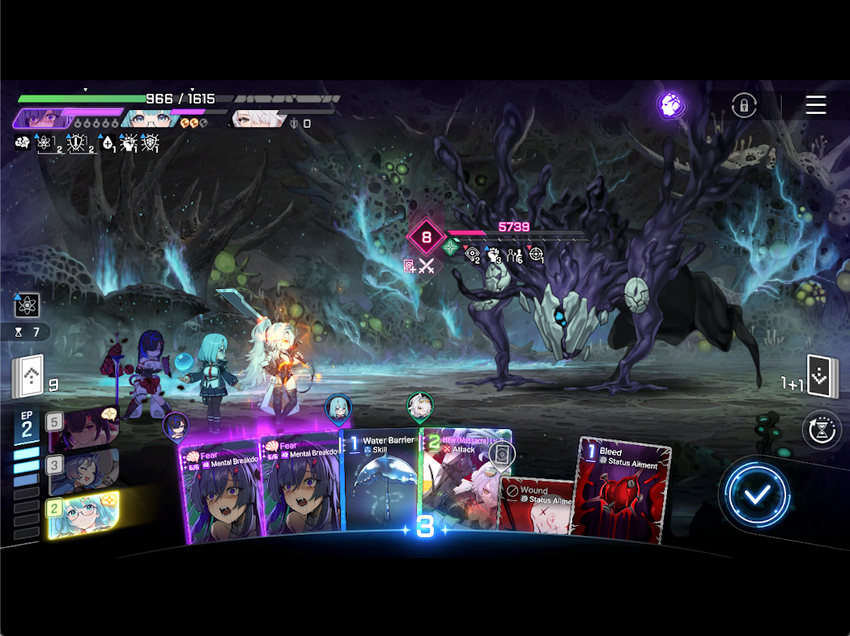
Task: Select the blue-haired character portrait numbered 3
Action: pos(84,470)
